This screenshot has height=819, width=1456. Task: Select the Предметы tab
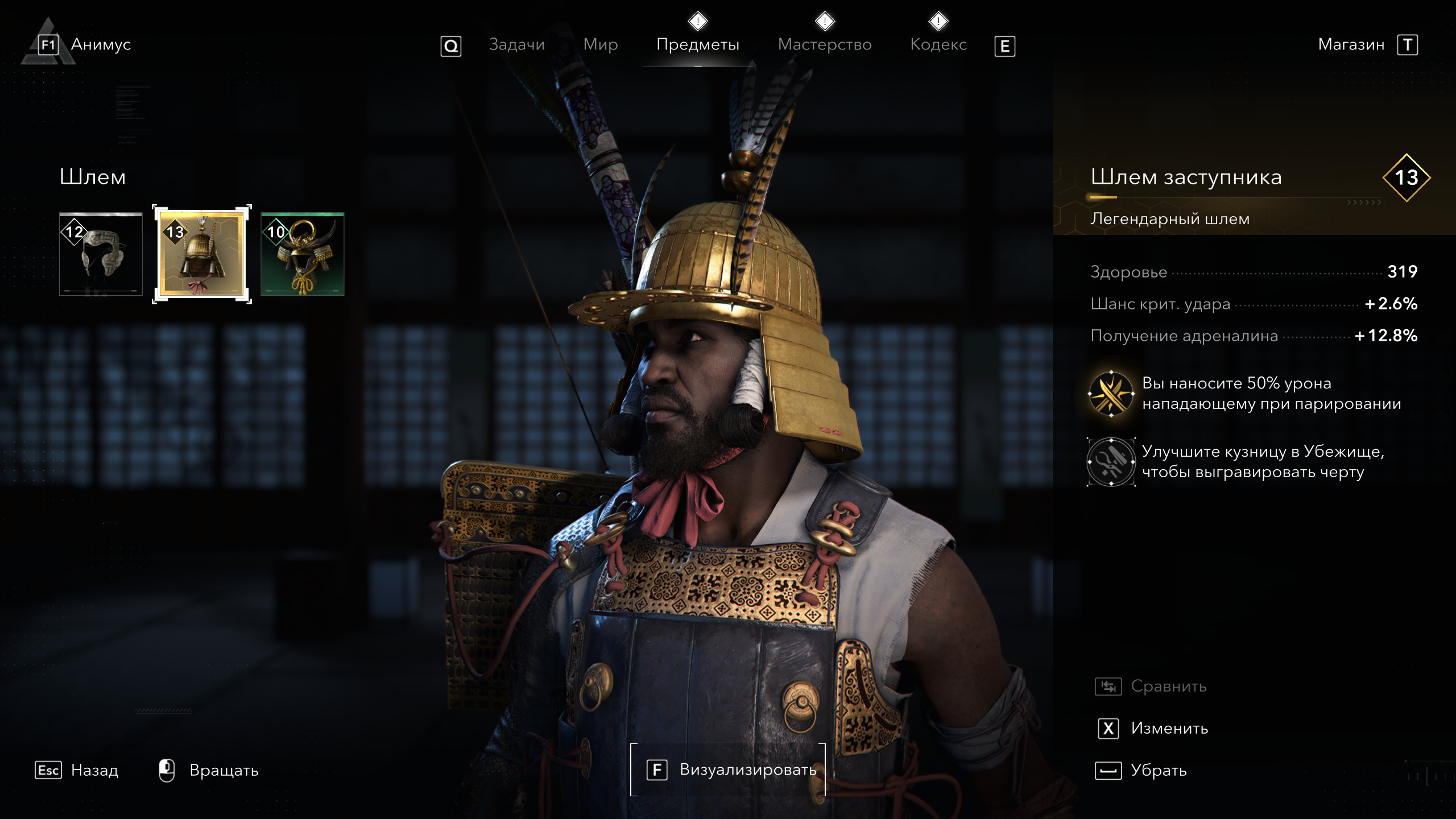tap(698, 44)
